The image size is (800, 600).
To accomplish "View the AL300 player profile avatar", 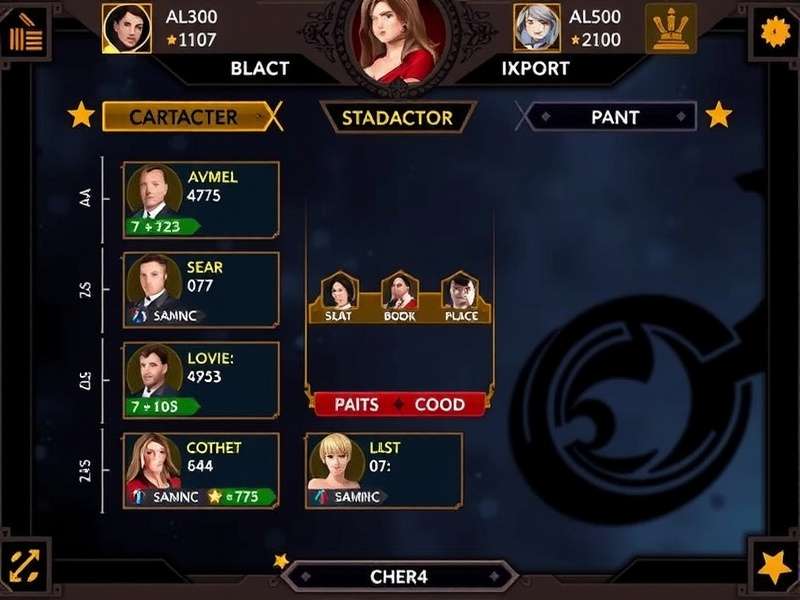I will [x=127, y=28].
